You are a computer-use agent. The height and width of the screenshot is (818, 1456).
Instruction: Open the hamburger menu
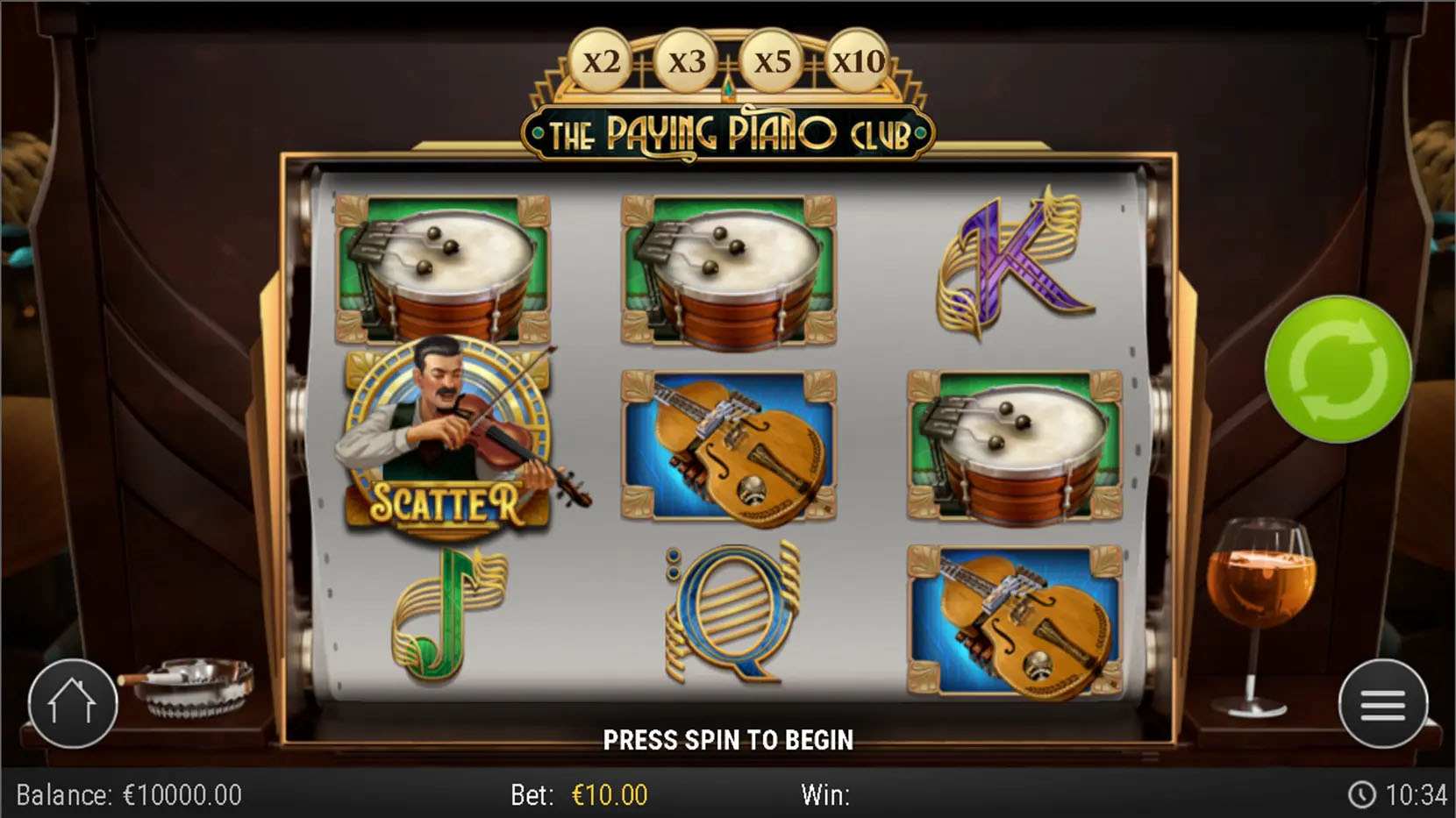coord(1383,702)
